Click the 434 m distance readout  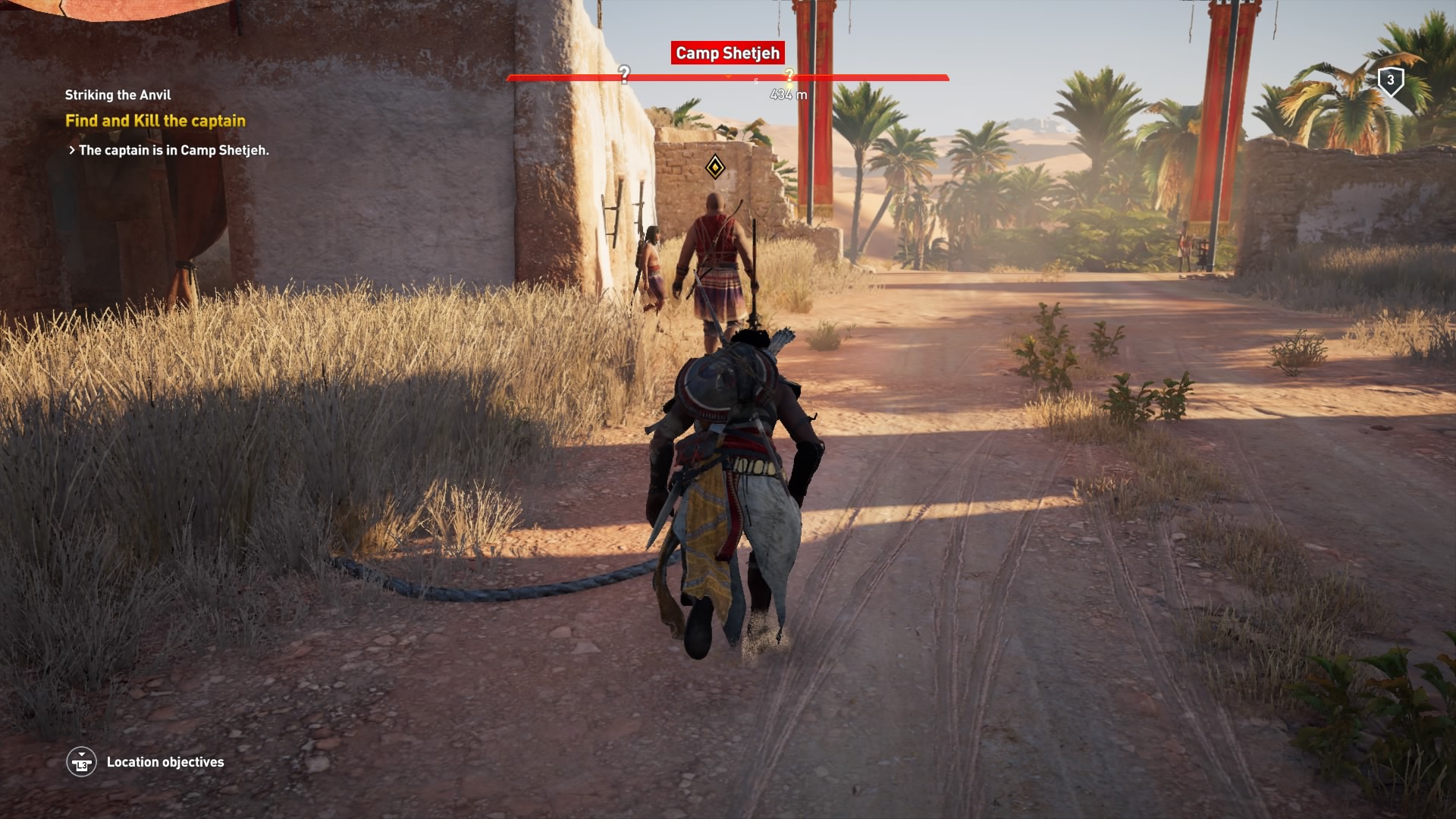[789, 94]
